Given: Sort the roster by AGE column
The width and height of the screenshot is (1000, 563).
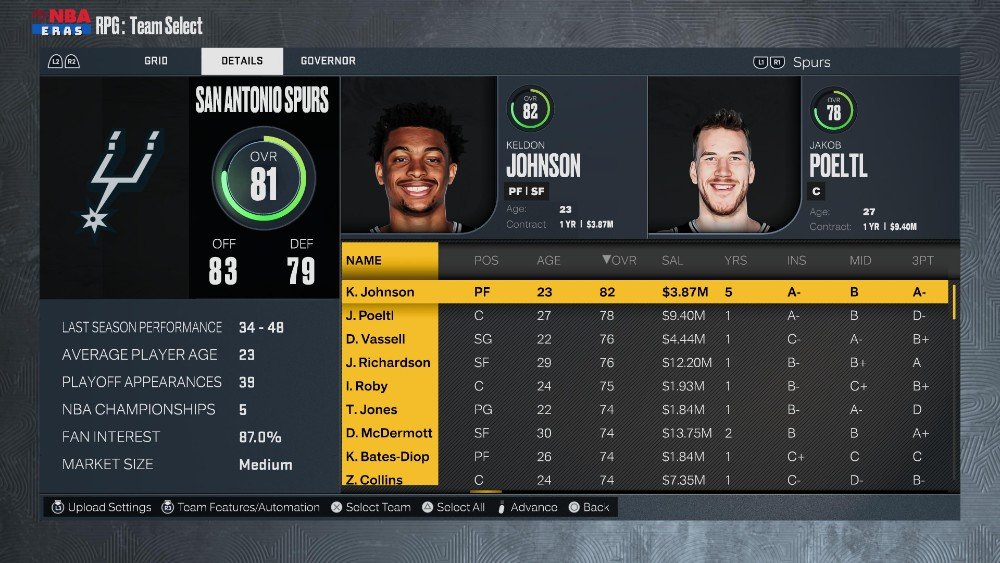Looking at the screenshot, I should tap(549, 261).
